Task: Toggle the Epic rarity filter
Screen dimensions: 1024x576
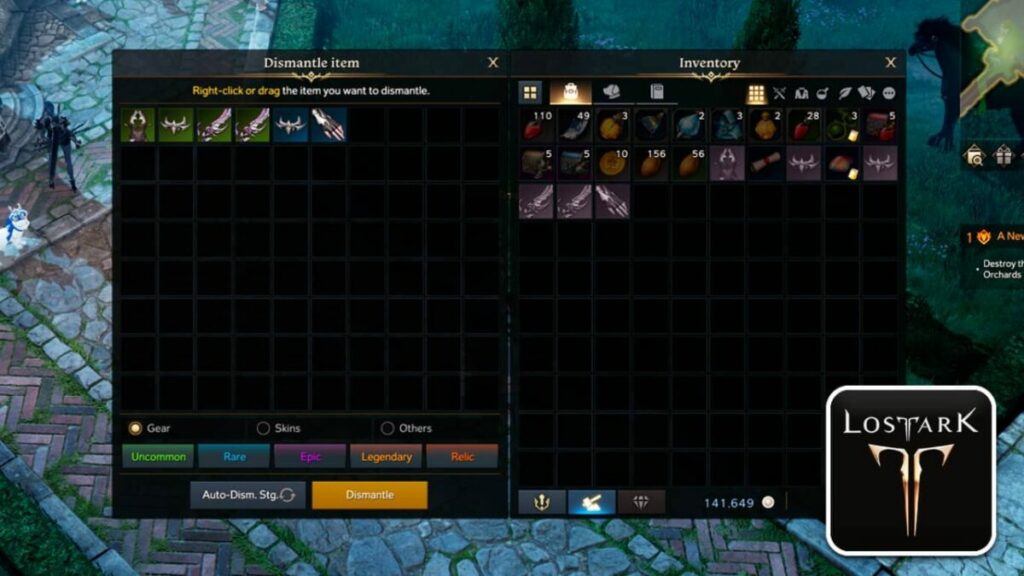Action: click(x=309, y=457)
